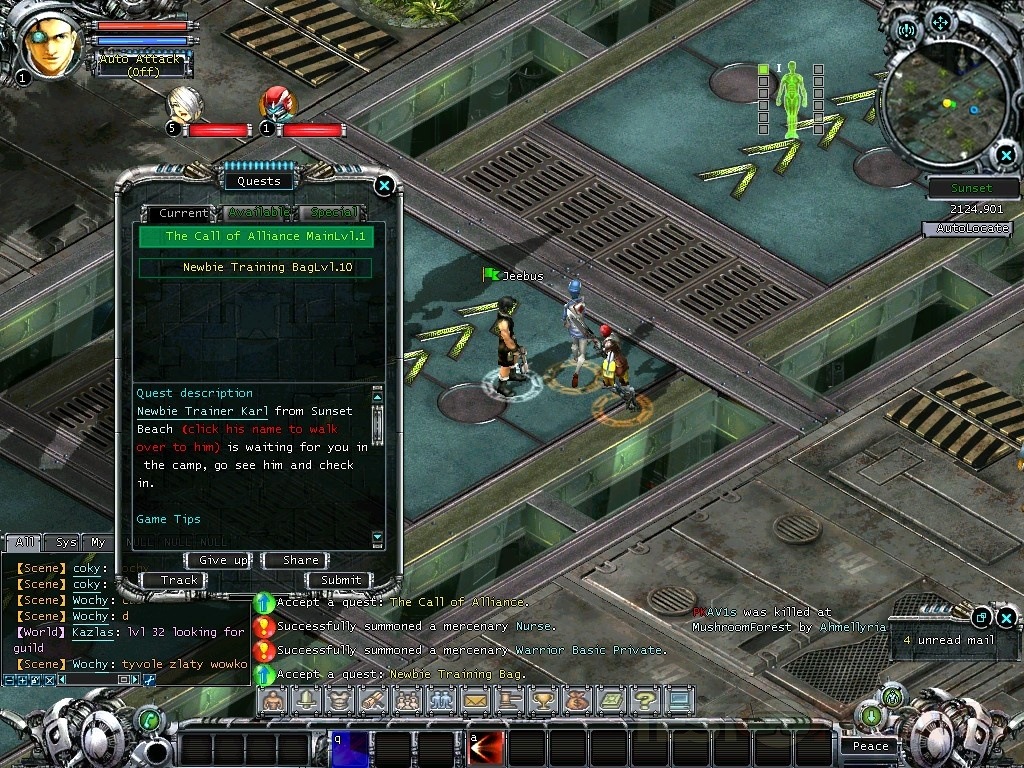Open the 4 unread mail notification
Viewport: 1024px width, 768px height.
948,640
